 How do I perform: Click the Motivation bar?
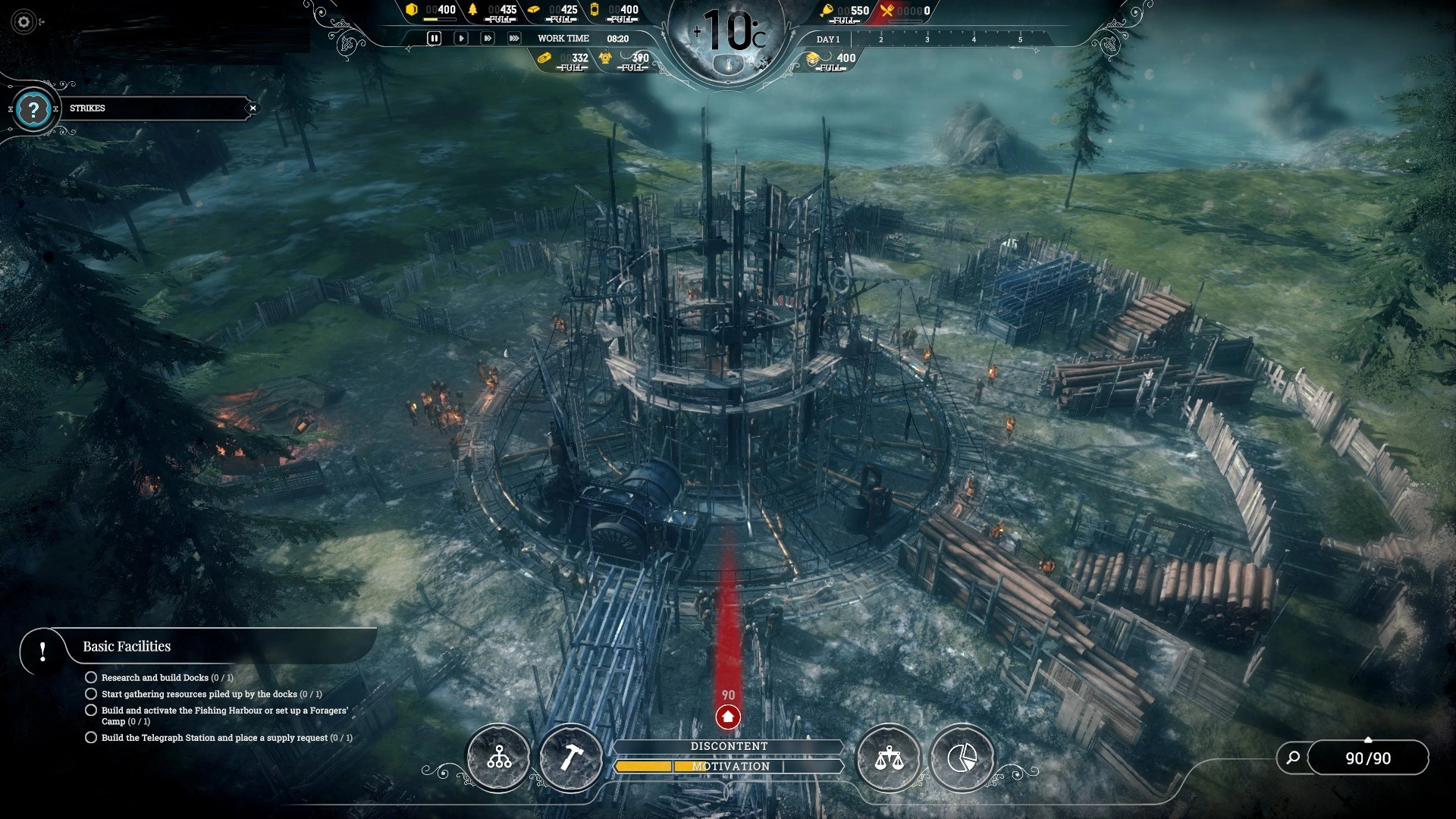click(x=730, y=767)
